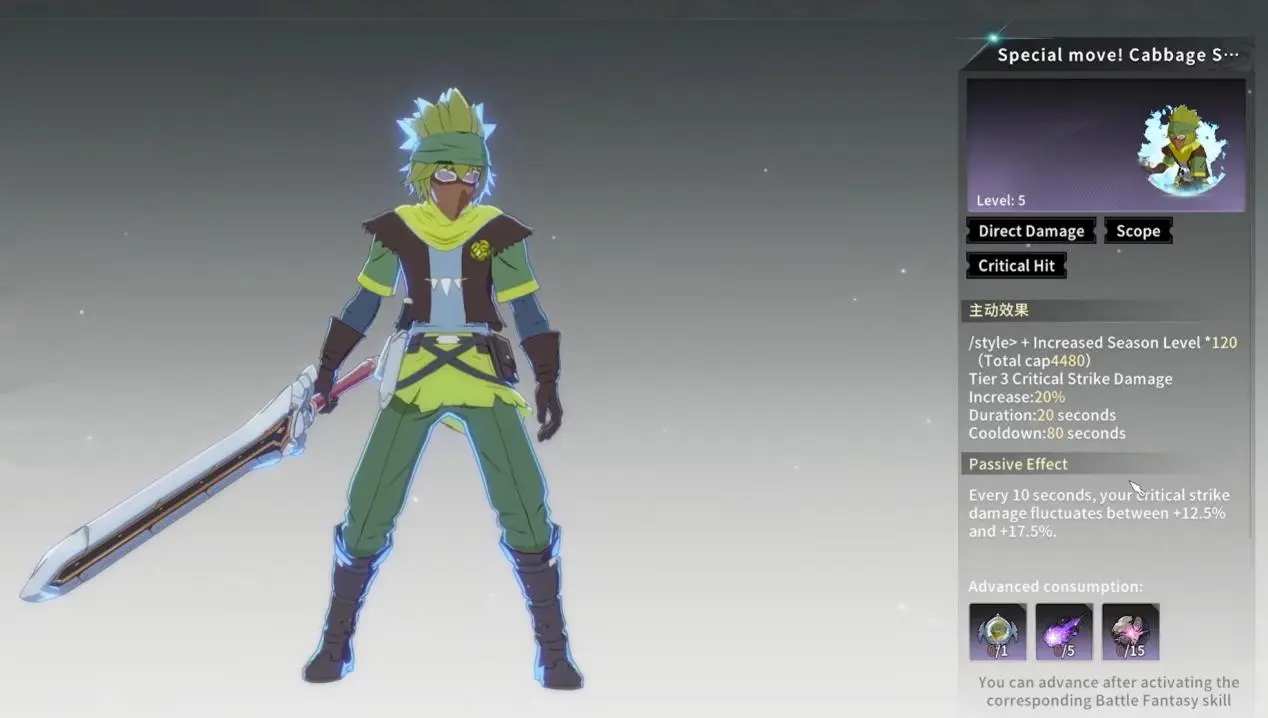Select the Direct Damage tag
Viewport: 1268px width, 718px height.
1031,231
